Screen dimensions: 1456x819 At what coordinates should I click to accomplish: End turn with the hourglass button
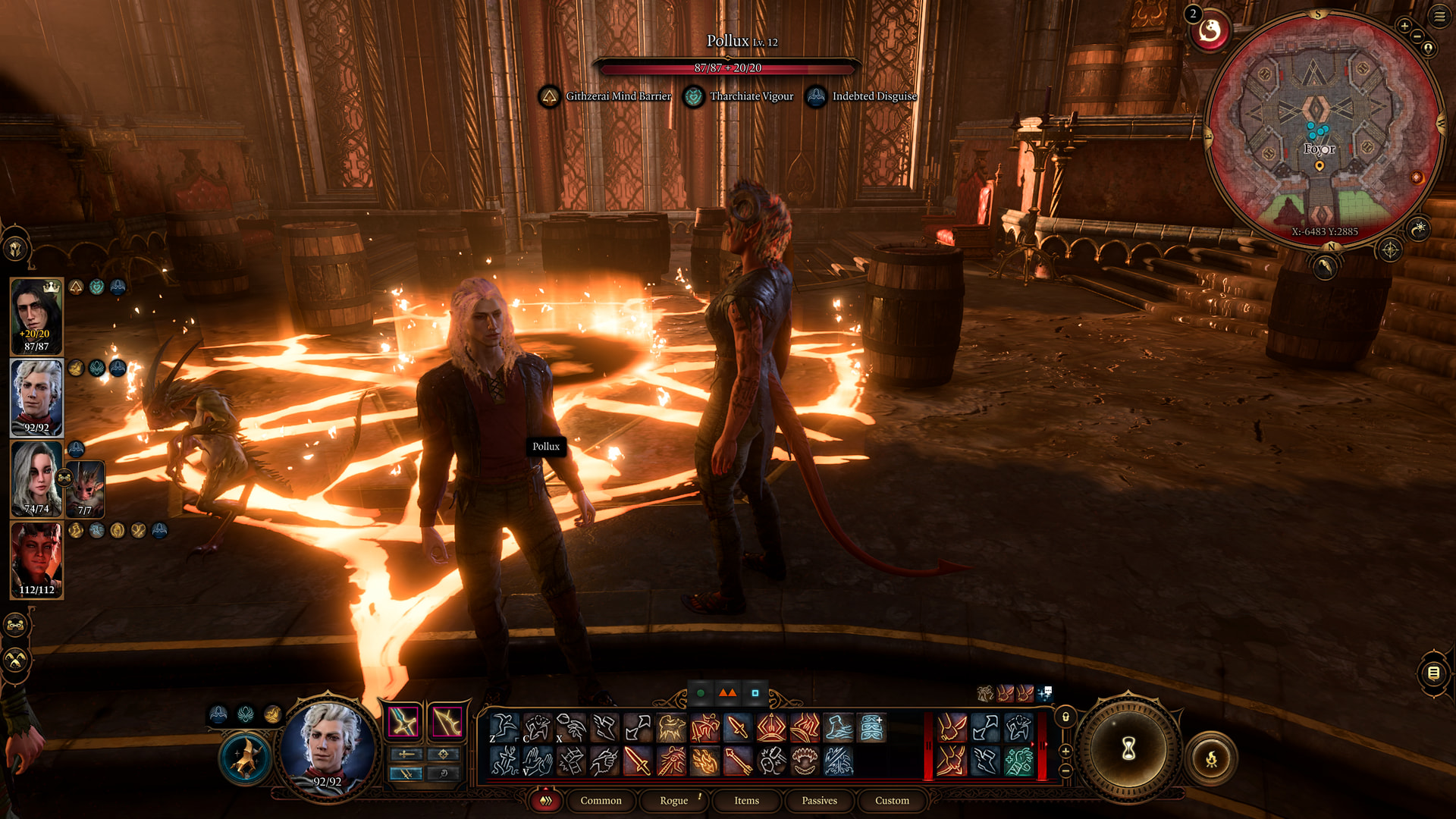click(1128, 749)
